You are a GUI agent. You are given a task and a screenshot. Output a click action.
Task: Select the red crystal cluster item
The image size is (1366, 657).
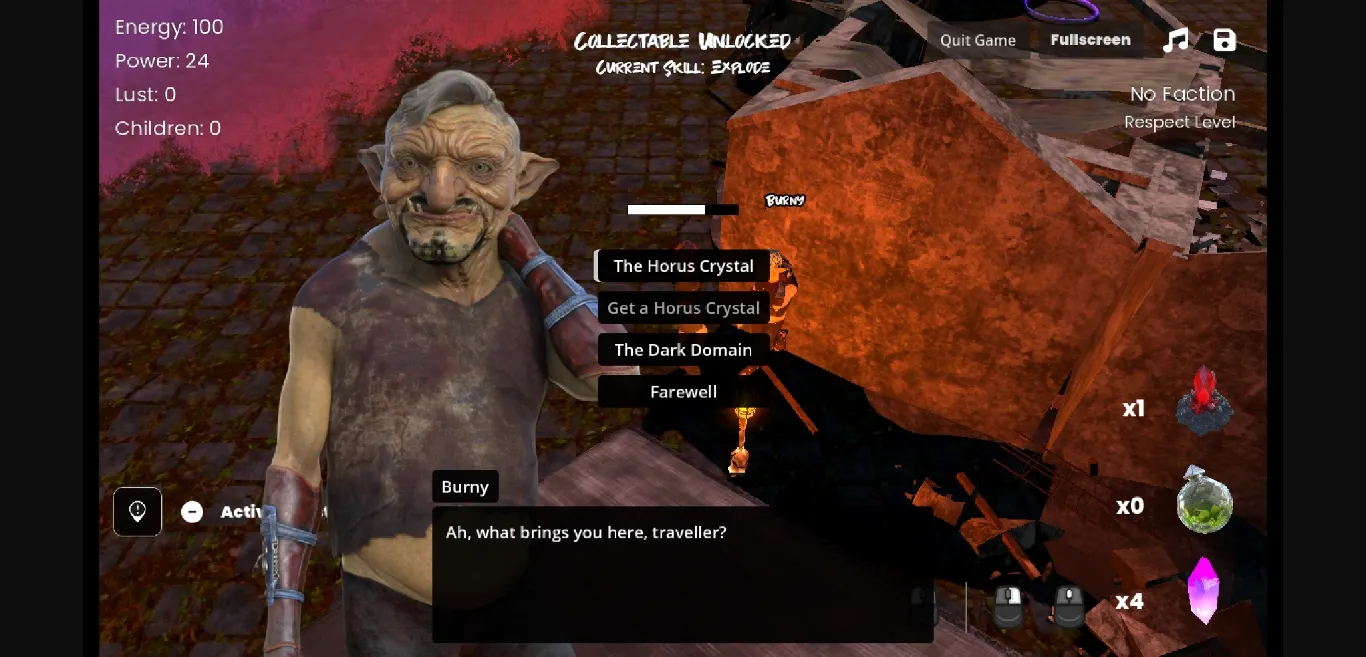coord(1204,401)
